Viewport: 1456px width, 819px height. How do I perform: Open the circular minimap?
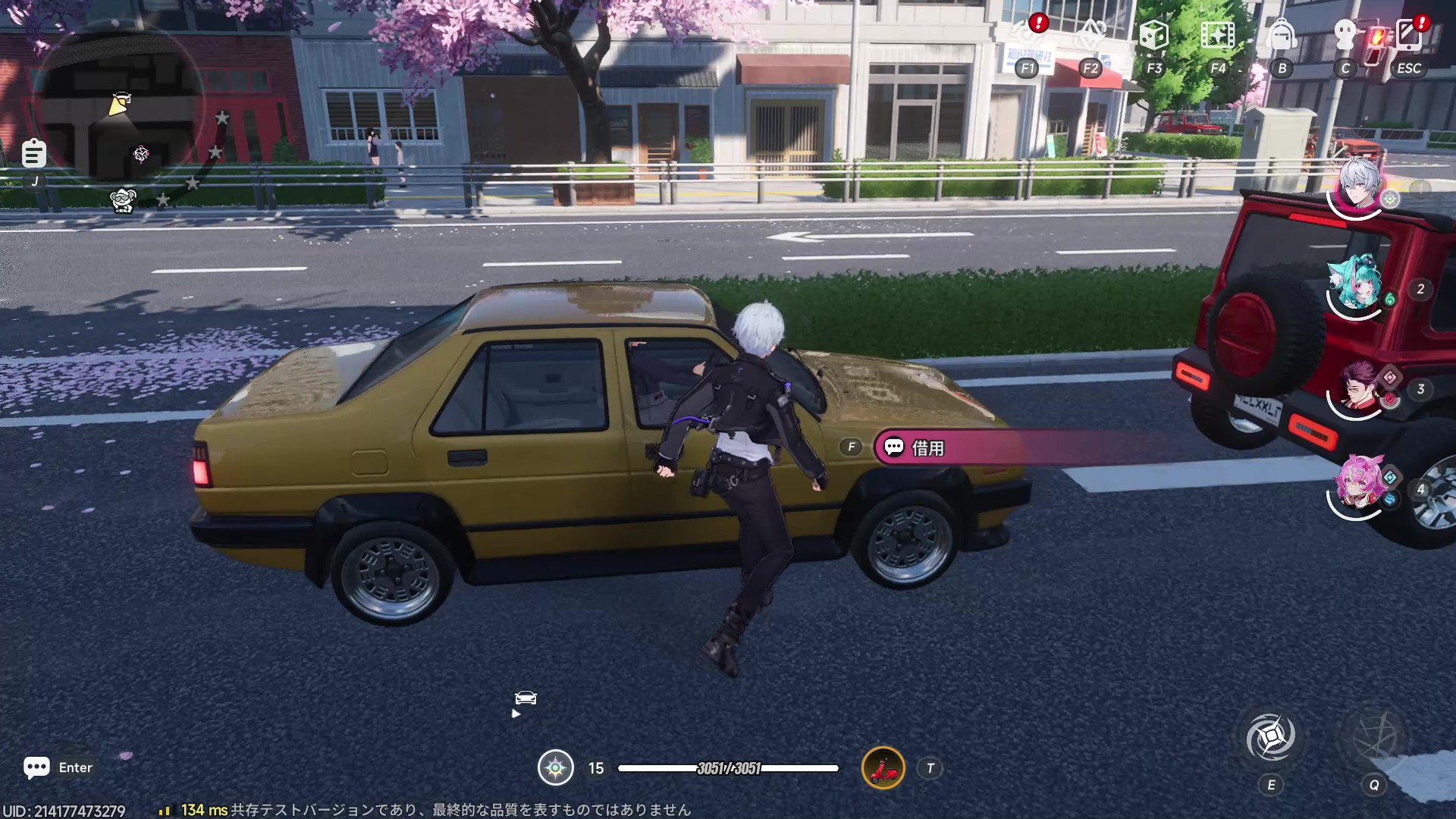point(121,114)
